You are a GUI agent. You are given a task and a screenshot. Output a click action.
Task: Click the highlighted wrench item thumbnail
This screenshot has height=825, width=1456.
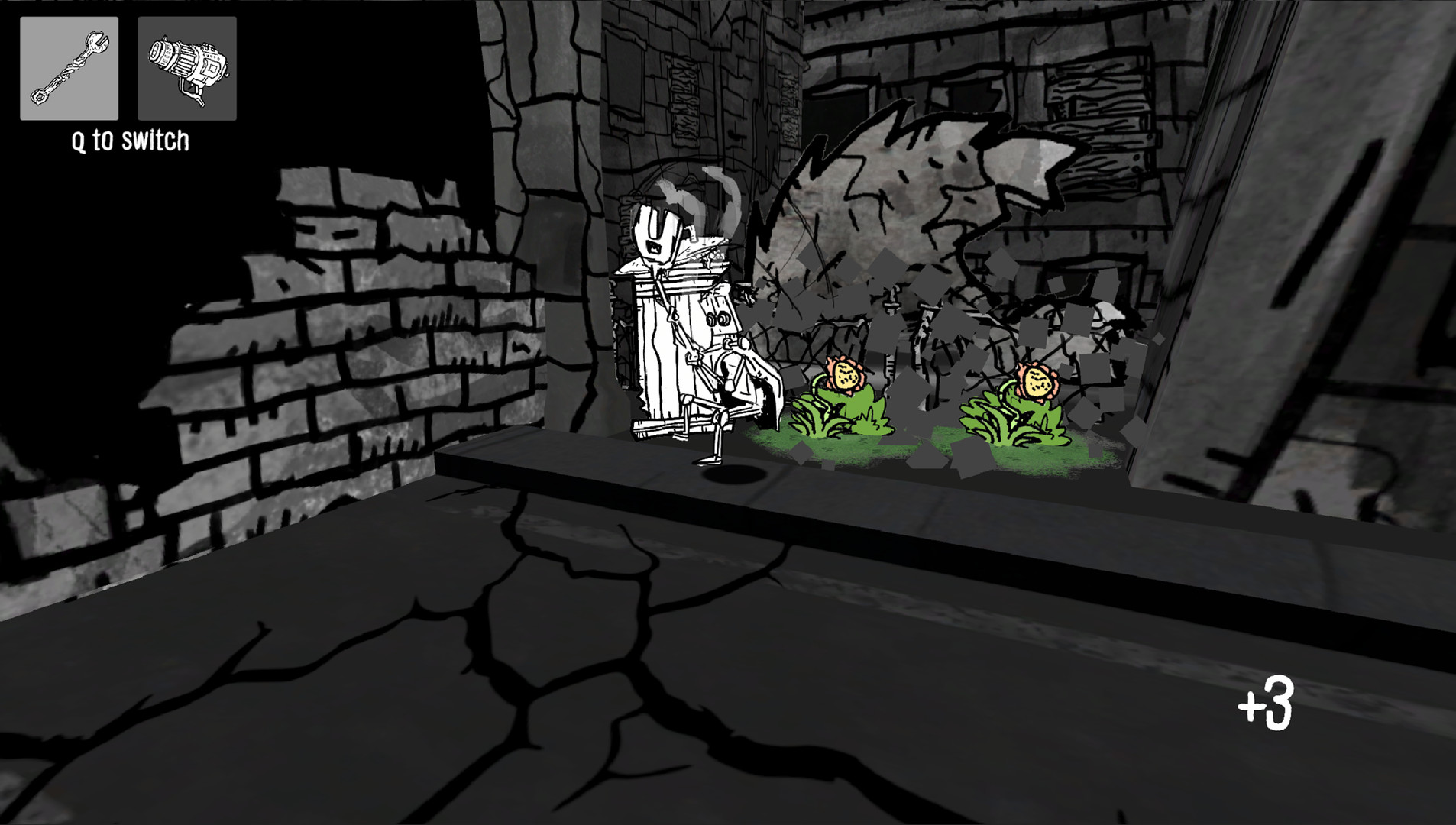point(68,69)
